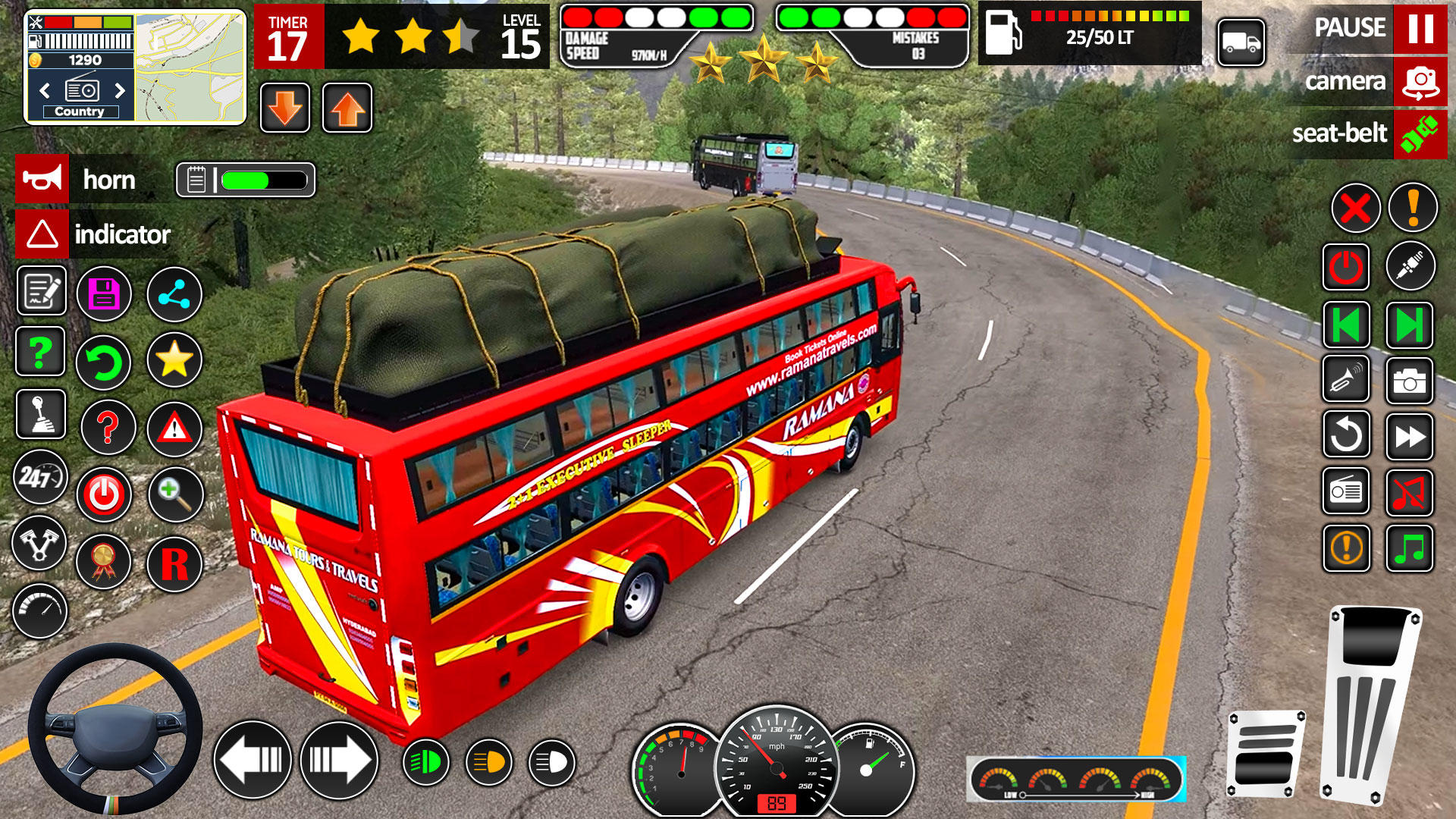Screen dimensions: 1456x819
Task: Click the steering wheel
Action: point(115,730)
